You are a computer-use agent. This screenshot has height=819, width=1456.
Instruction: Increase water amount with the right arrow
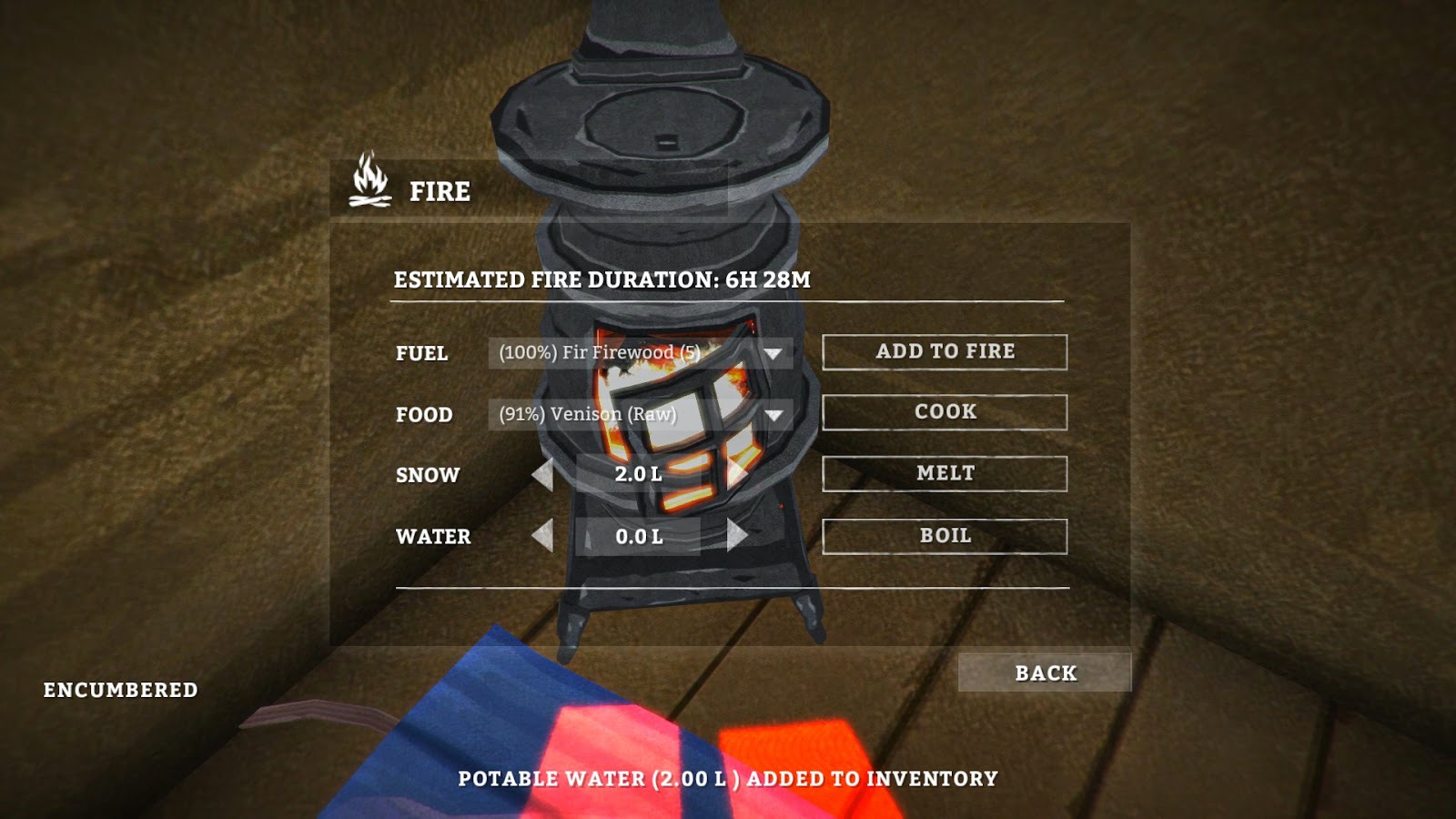tap(739, 536)
